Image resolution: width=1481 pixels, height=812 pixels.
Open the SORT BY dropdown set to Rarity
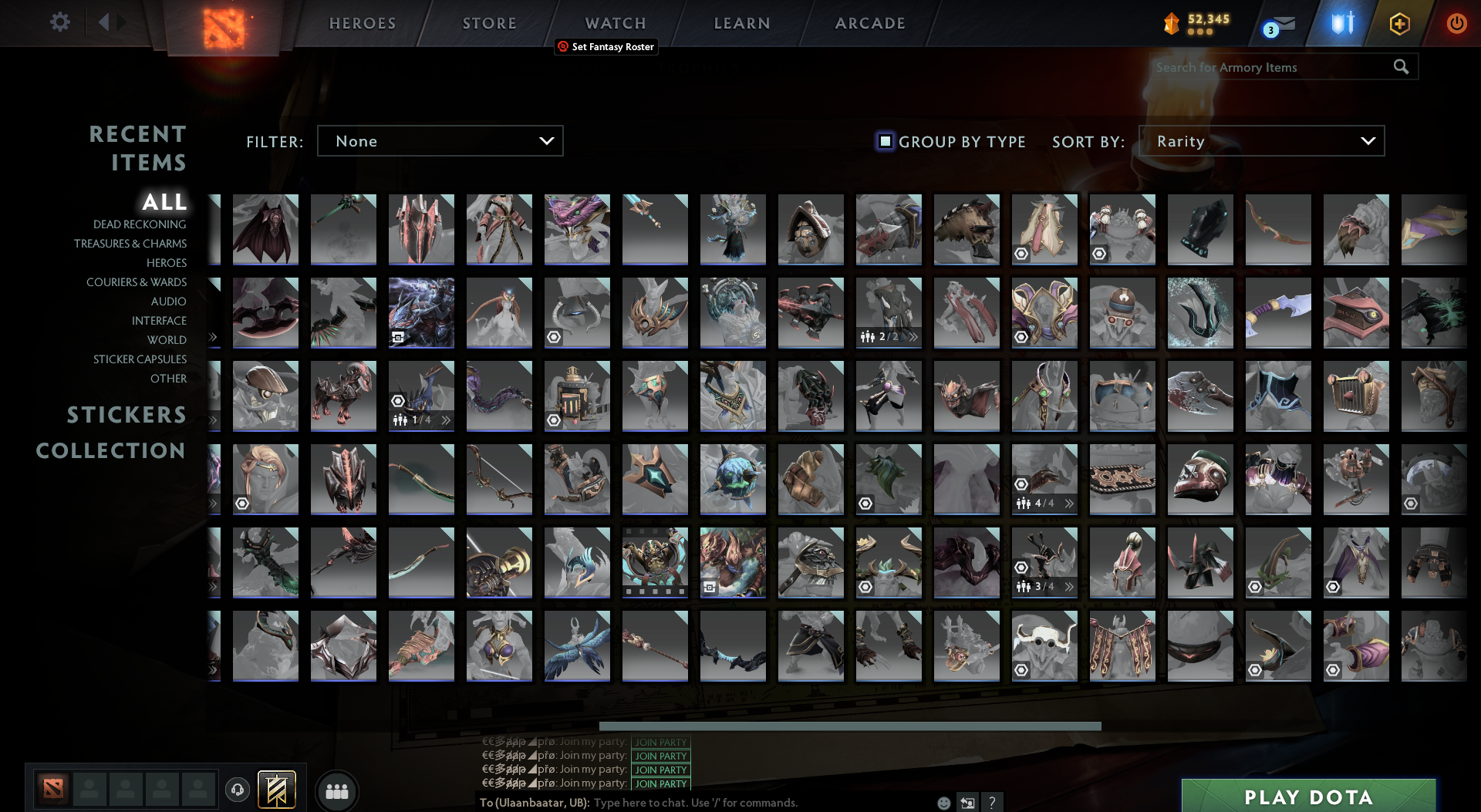tap(1260, 141)
